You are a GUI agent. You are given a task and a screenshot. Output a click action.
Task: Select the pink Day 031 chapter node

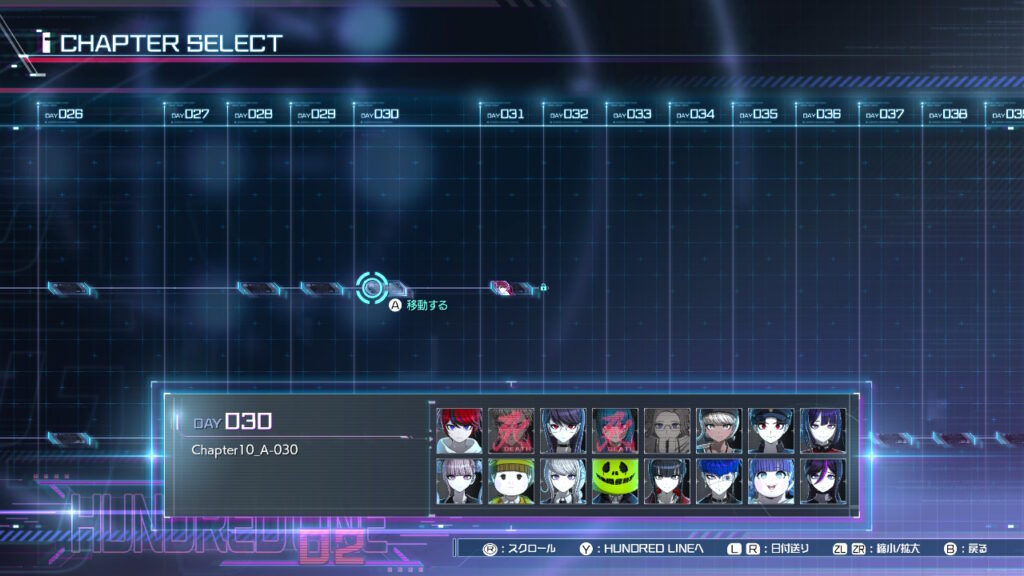pos(502,288)
